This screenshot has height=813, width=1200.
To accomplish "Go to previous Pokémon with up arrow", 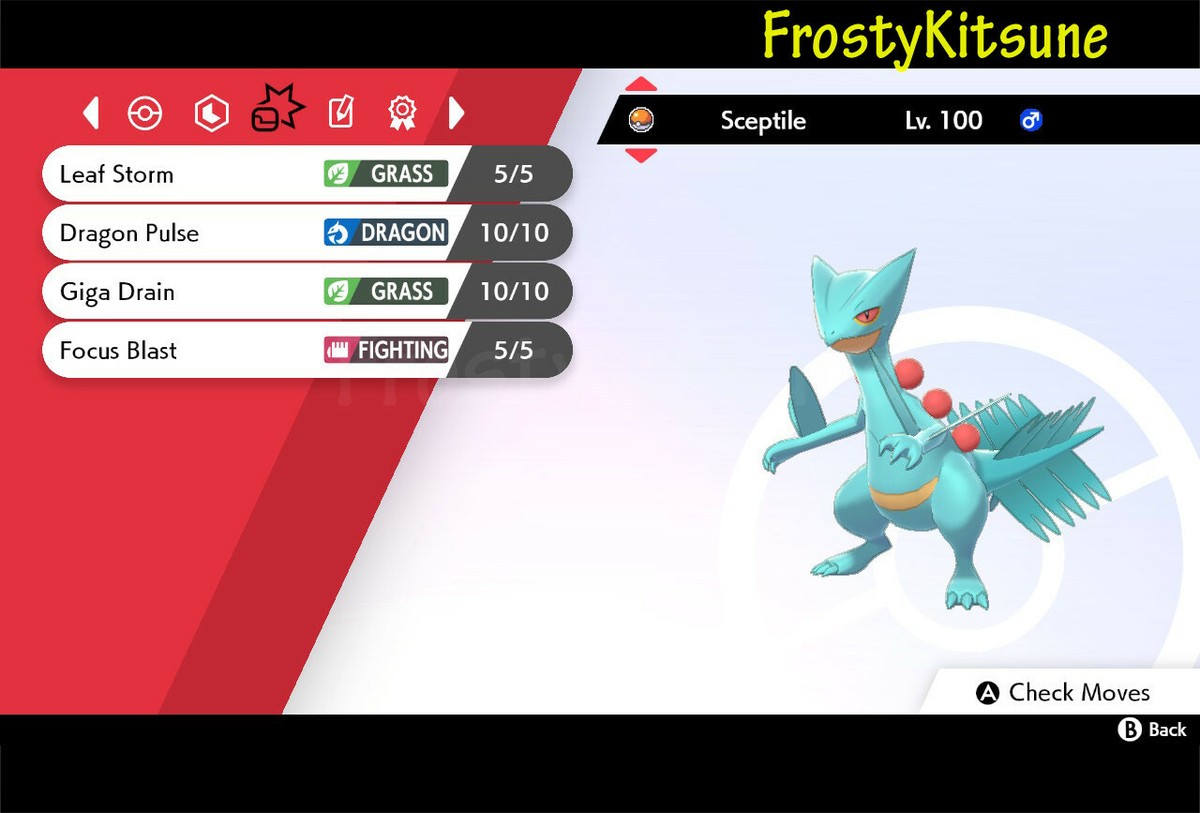I will [x=641, y=84].
